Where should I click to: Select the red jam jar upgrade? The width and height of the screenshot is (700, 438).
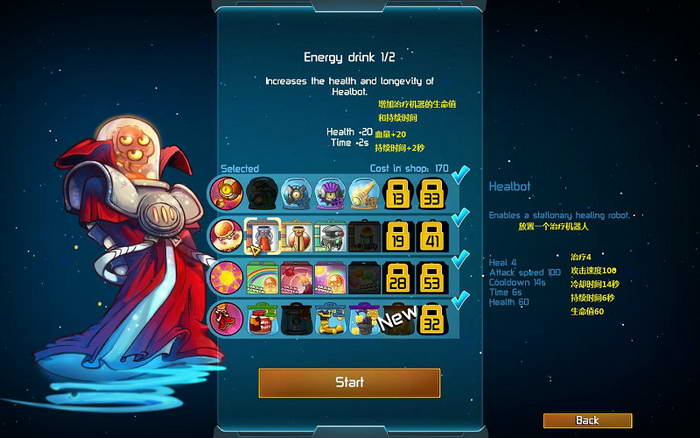[x=262, y=319]
